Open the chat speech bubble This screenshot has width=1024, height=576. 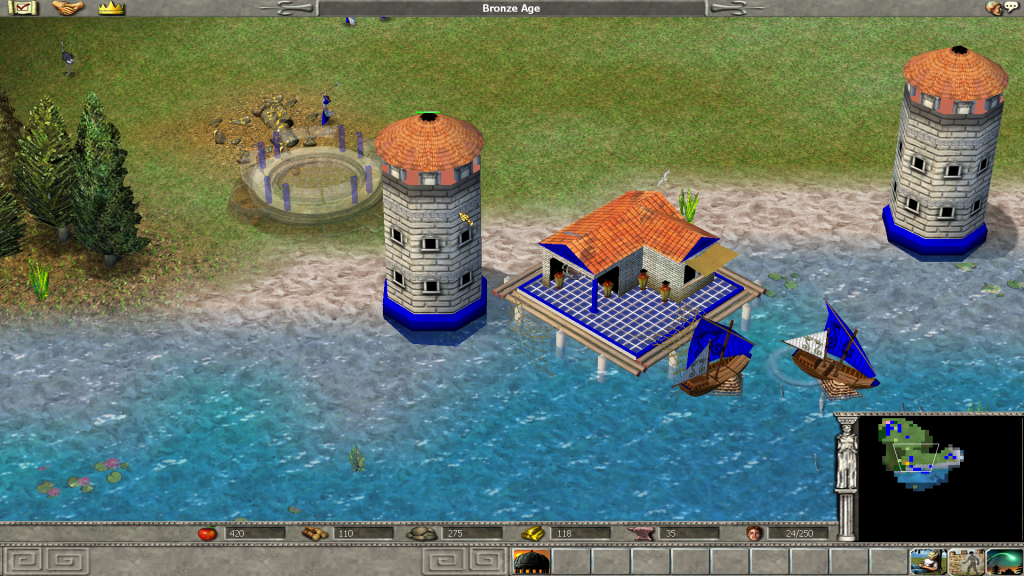click(1011, 8)
